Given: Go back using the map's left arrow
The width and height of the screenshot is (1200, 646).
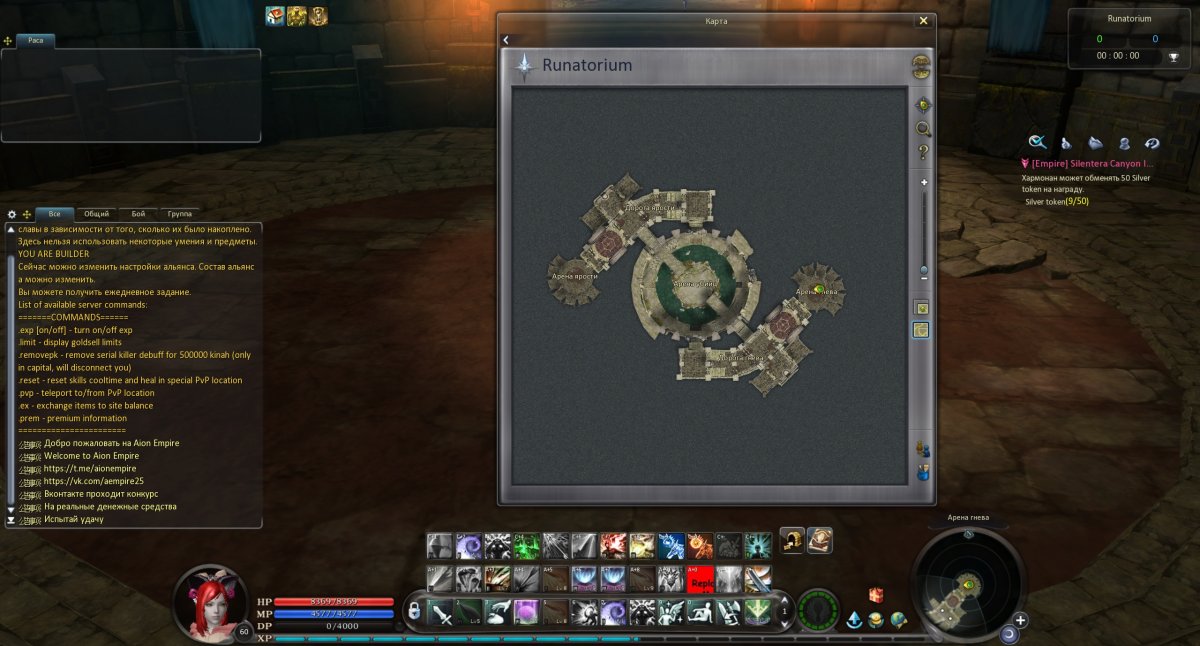Looking at the screenshot, I should point(506,40).
